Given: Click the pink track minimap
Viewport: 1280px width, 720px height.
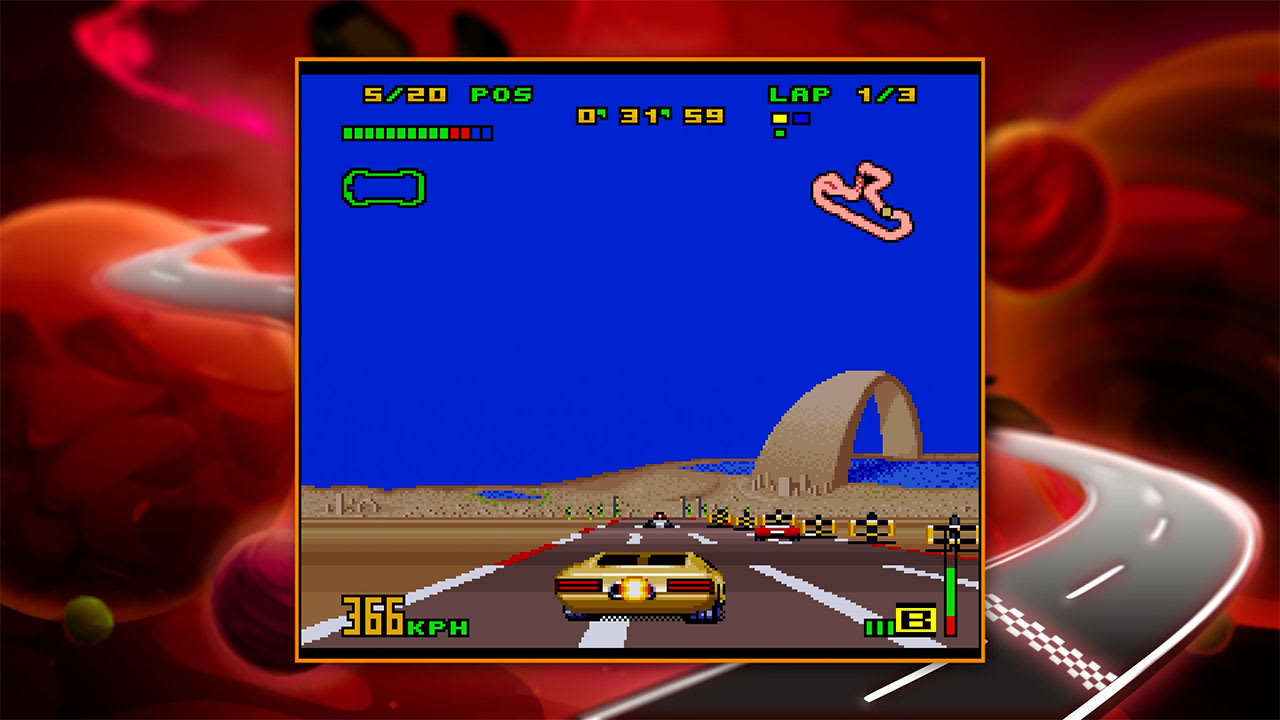Looking at the screenshot, I should pyautogui.click(x=862, y=200).
